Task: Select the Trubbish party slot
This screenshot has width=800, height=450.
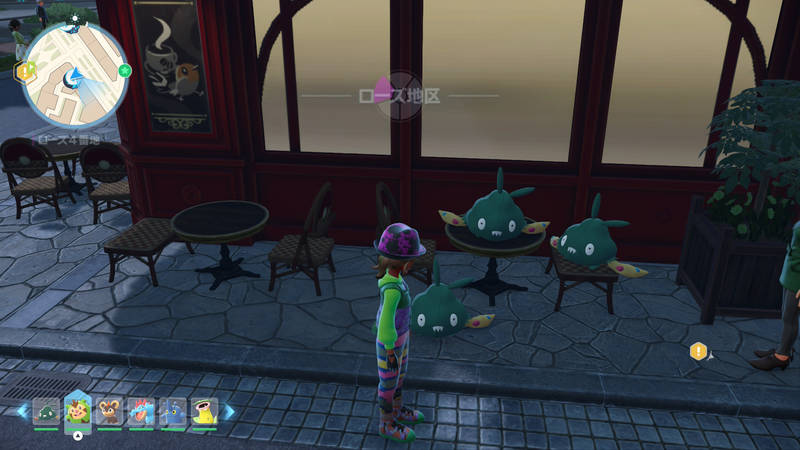Action: [46, 411]
